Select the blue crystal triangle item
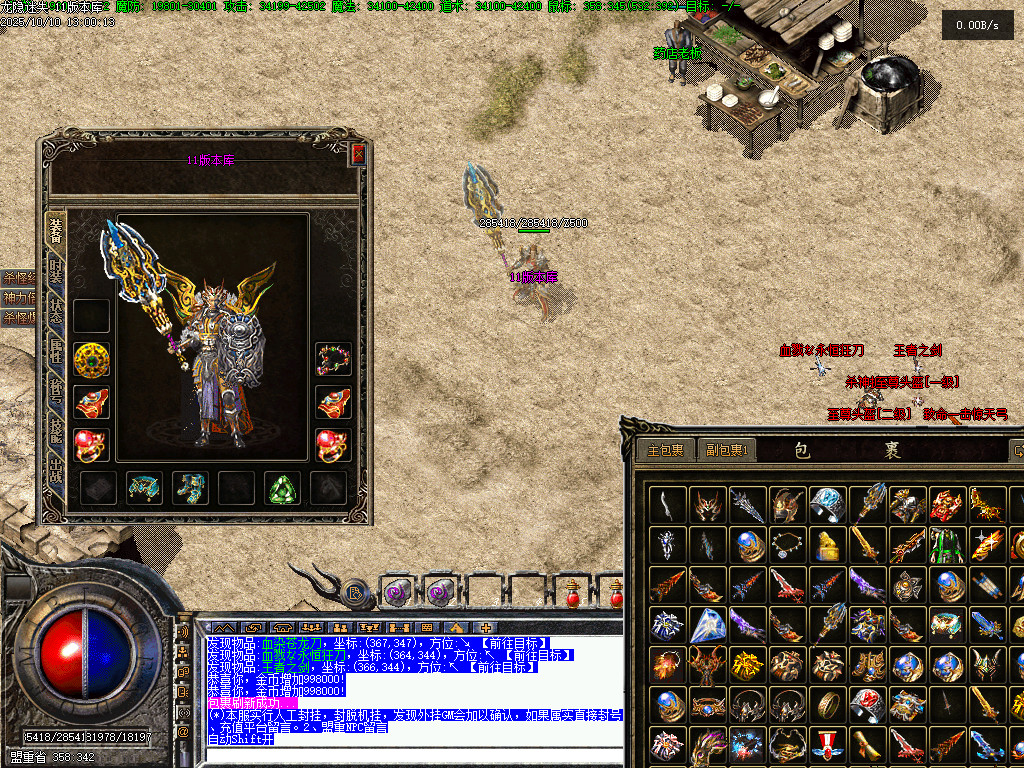The image size is (1024, 768). tap(707, 625)
